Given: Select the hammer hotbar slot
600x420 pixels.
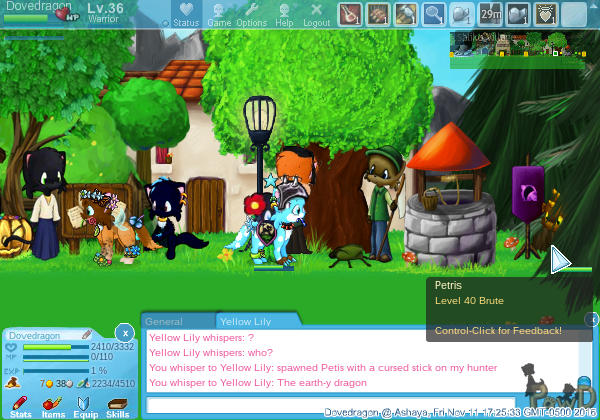Looking at the screenshot, I should (405, 14).
